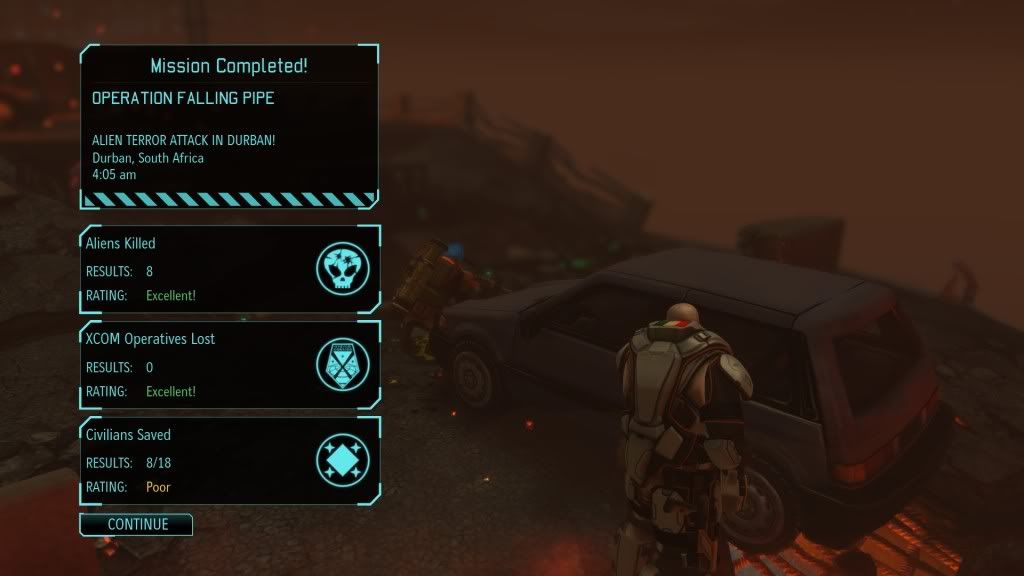Click the CONTINUE button
This screenshot has height=576, width=1024.
[136, 524]
